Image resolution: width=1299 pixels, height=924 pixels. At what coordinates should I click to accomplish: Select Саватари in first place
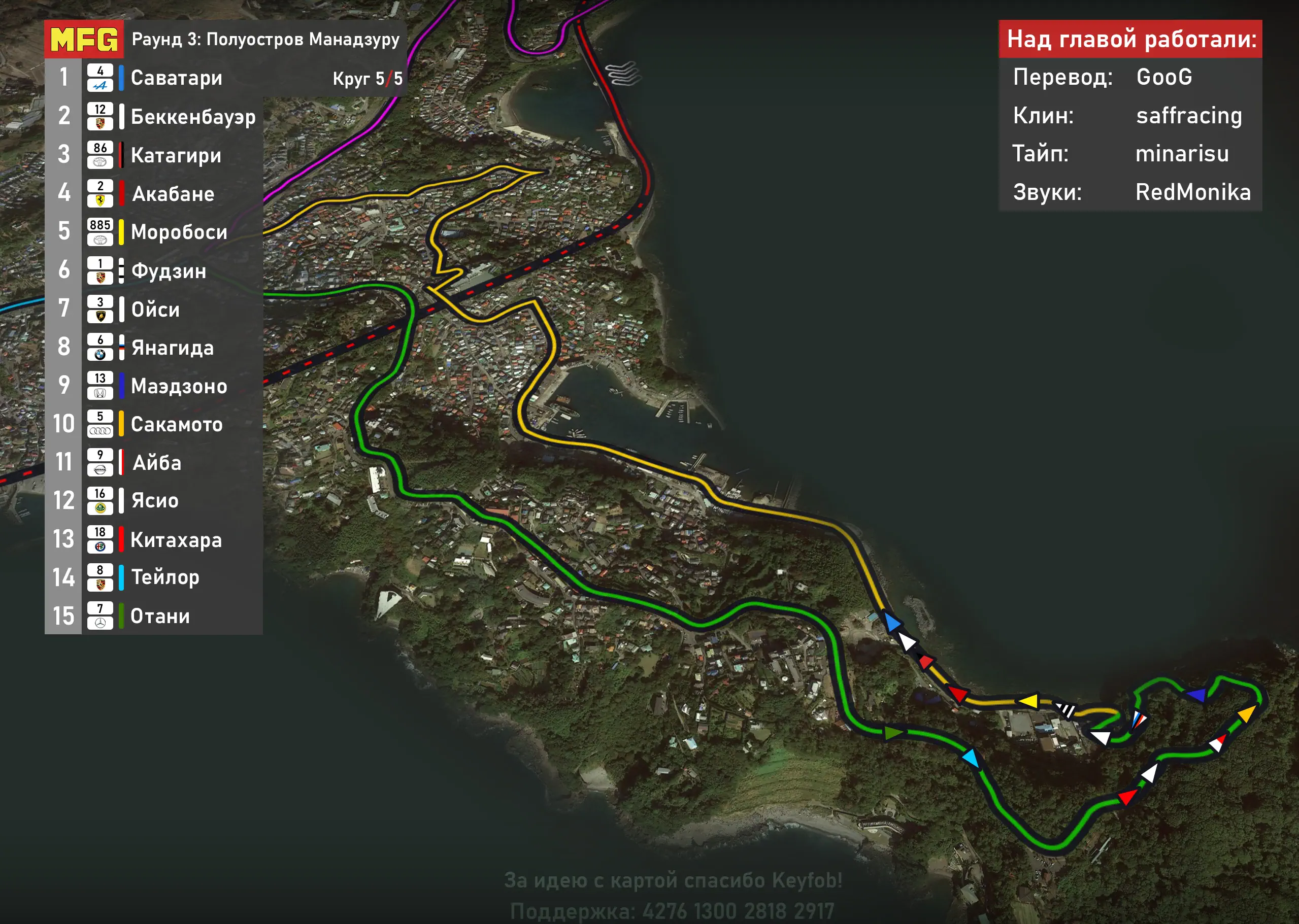(x=177, y=78)
